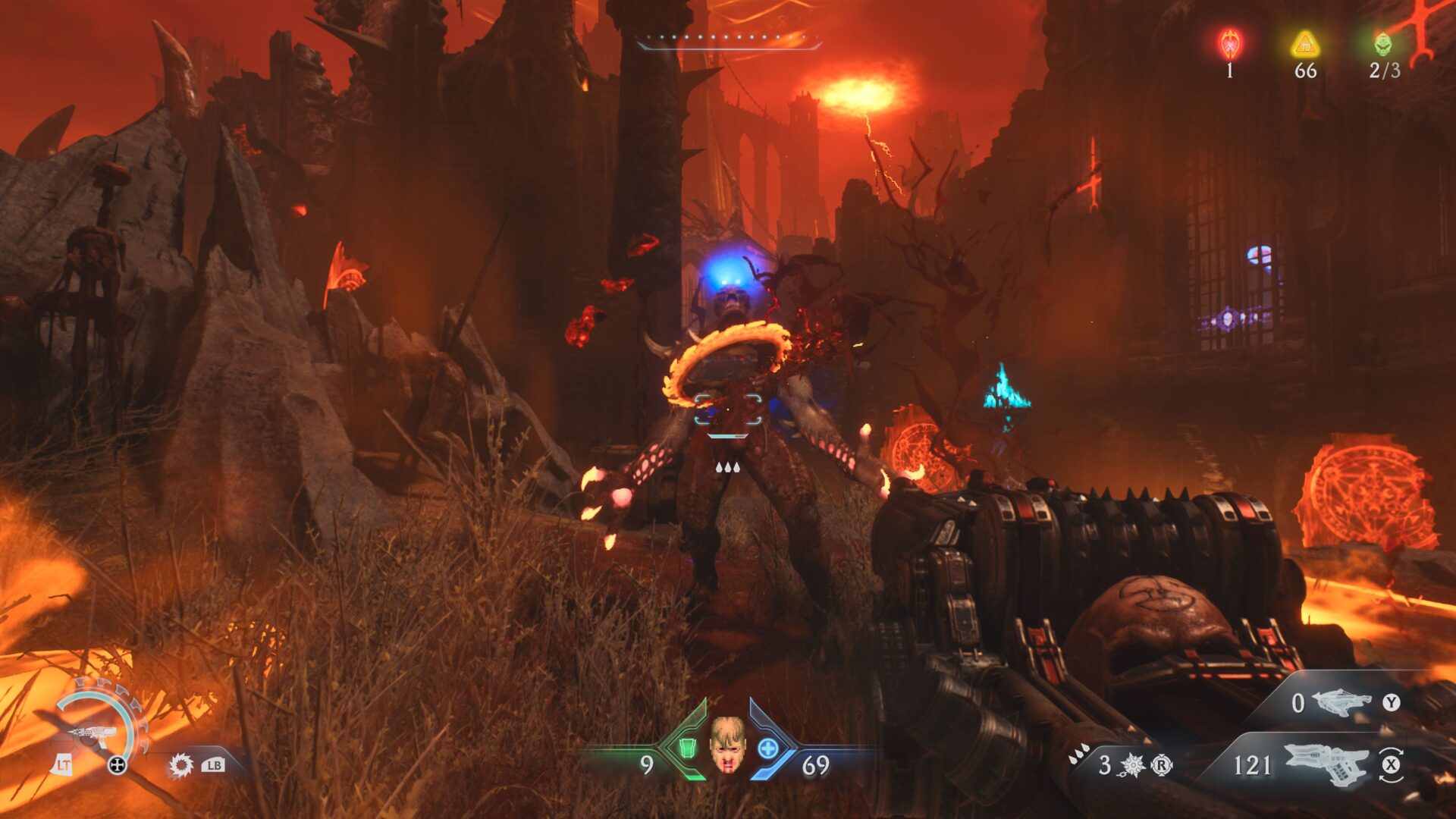Click the green armor icon
This screenshot has height=819, width=1456.
click(x=687, y=748)
